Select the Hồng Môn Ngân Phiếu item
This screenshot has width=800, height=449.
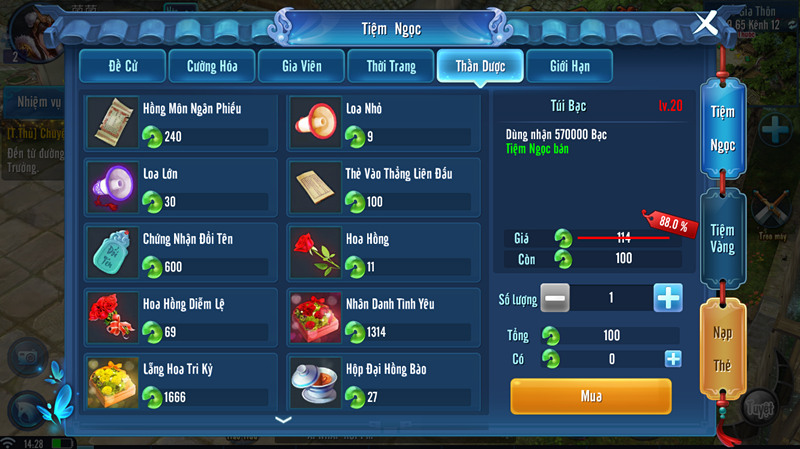coord(178,123)
